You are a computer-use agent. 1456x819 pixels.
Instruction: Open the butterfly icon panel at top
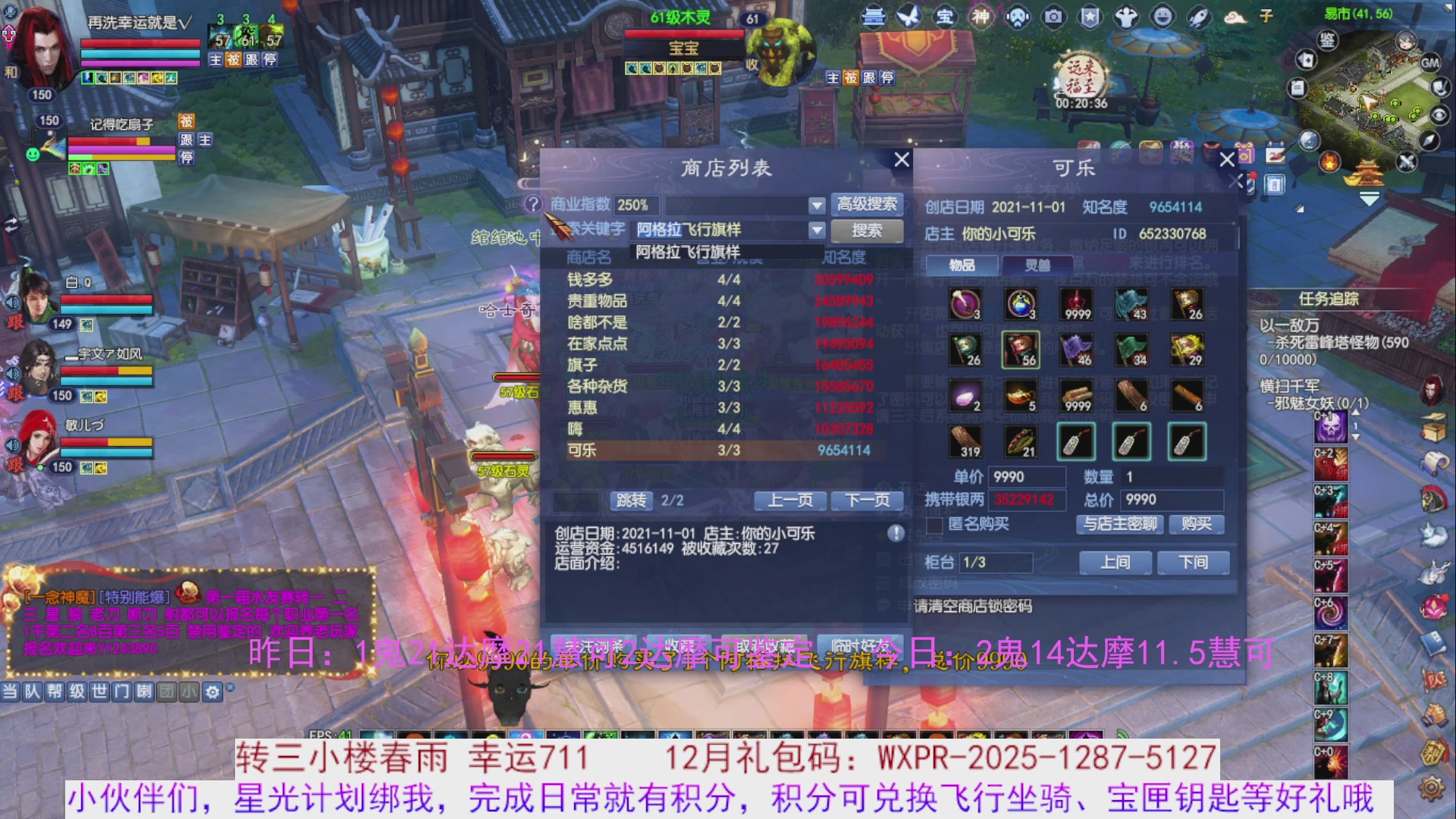coord(908,16)
